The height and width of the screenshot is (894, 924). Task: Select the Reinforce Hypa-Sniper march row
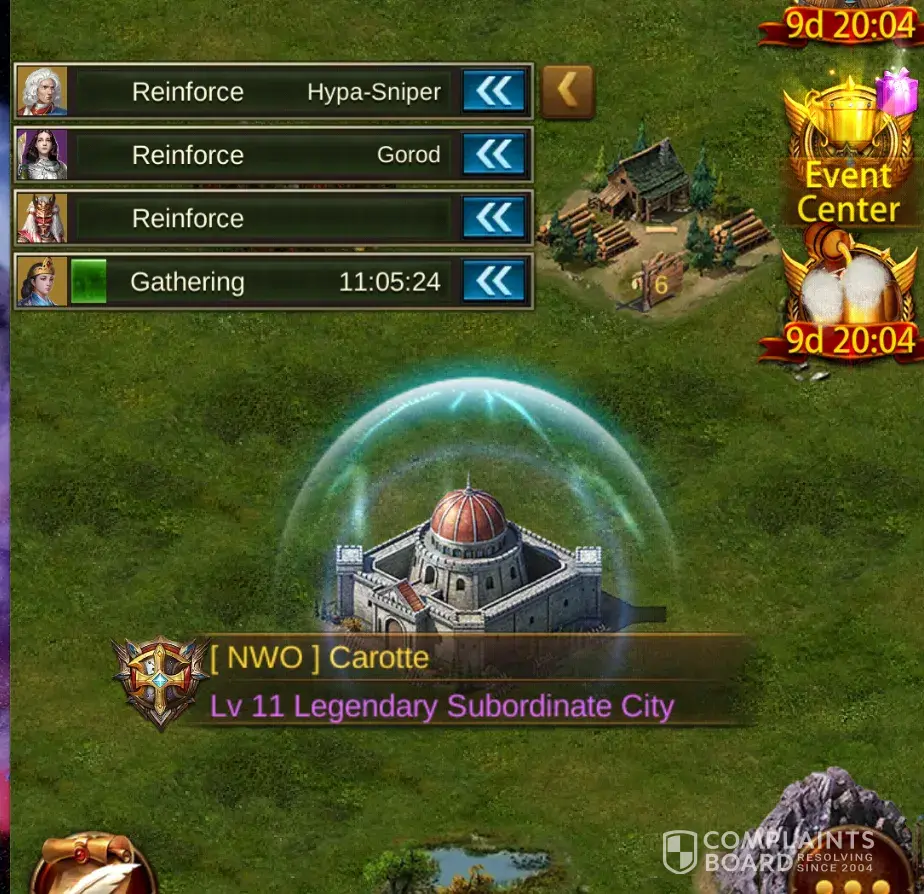[x=260, y=92]
